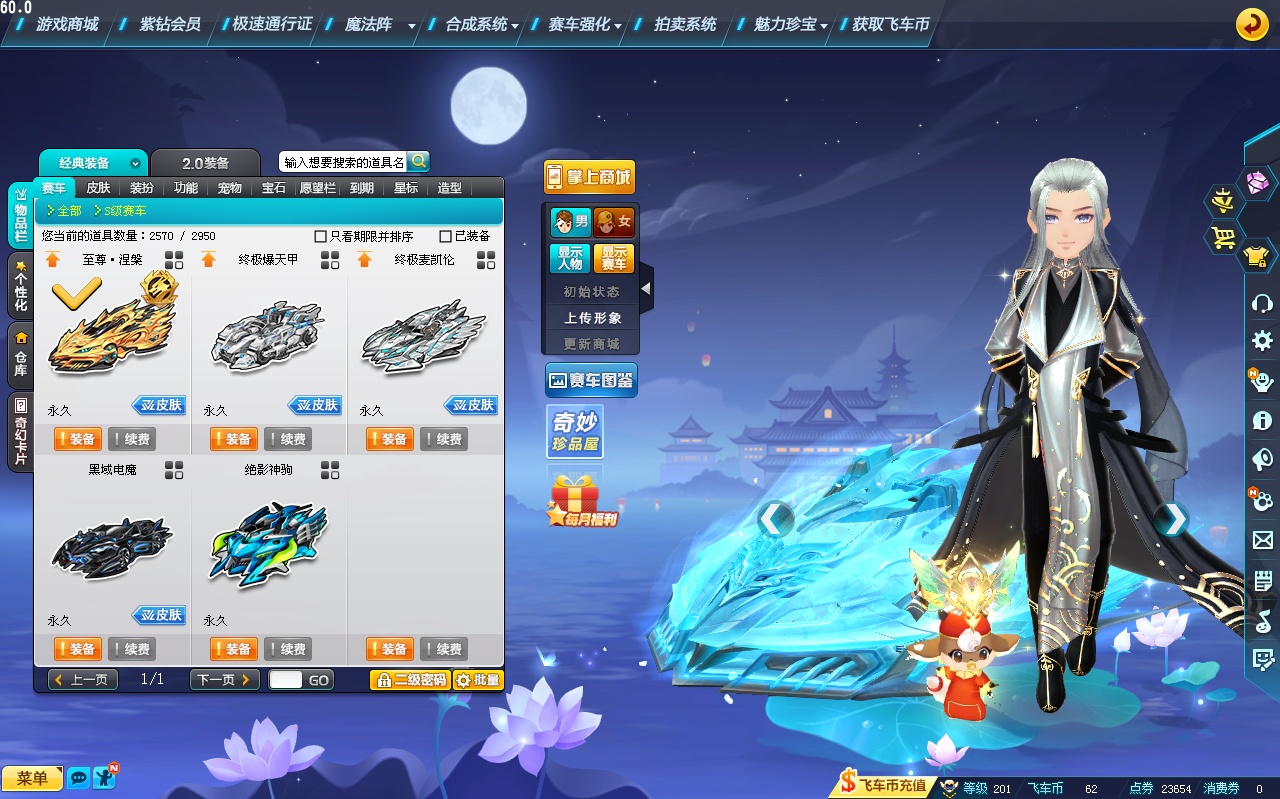Image resolution: width=1280 pixels, height=799 pixels.
Task: Equip the 绝影神驹 car with 装备
Action: (233, 649)
